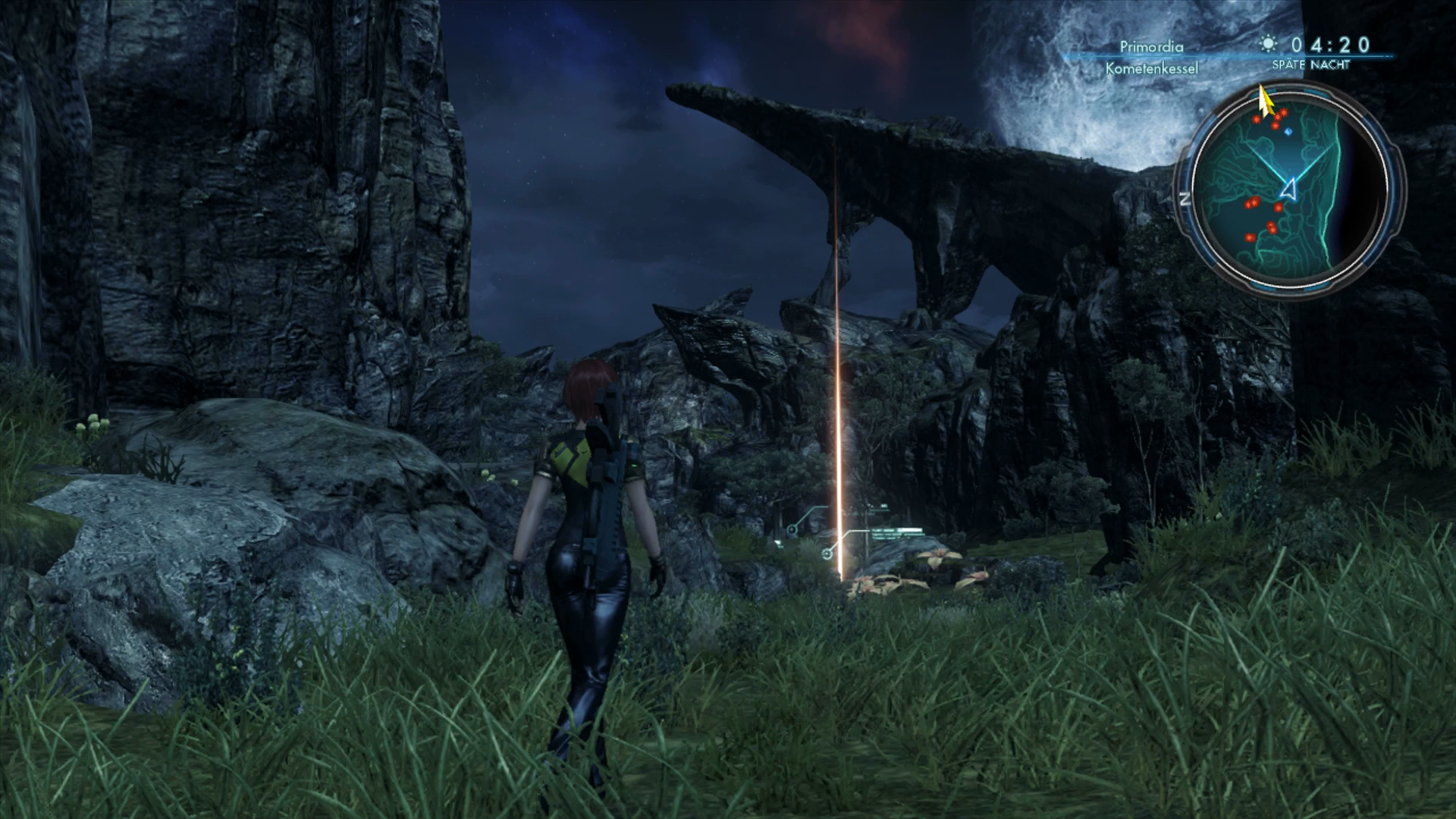The height and width of the screenshot is (819, 1456).
Task: Open the circular minimap
Action: tap(1290, 188)
